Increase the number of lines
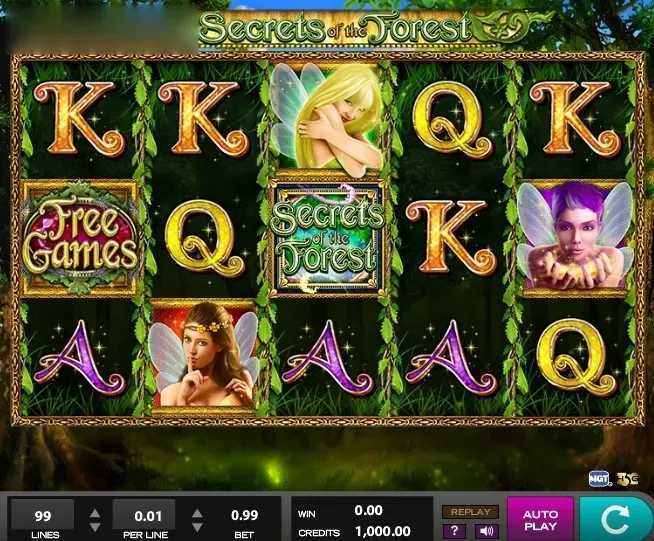Image resolution: width=654 pixels, height=541 pixels. tap(95, 513)
